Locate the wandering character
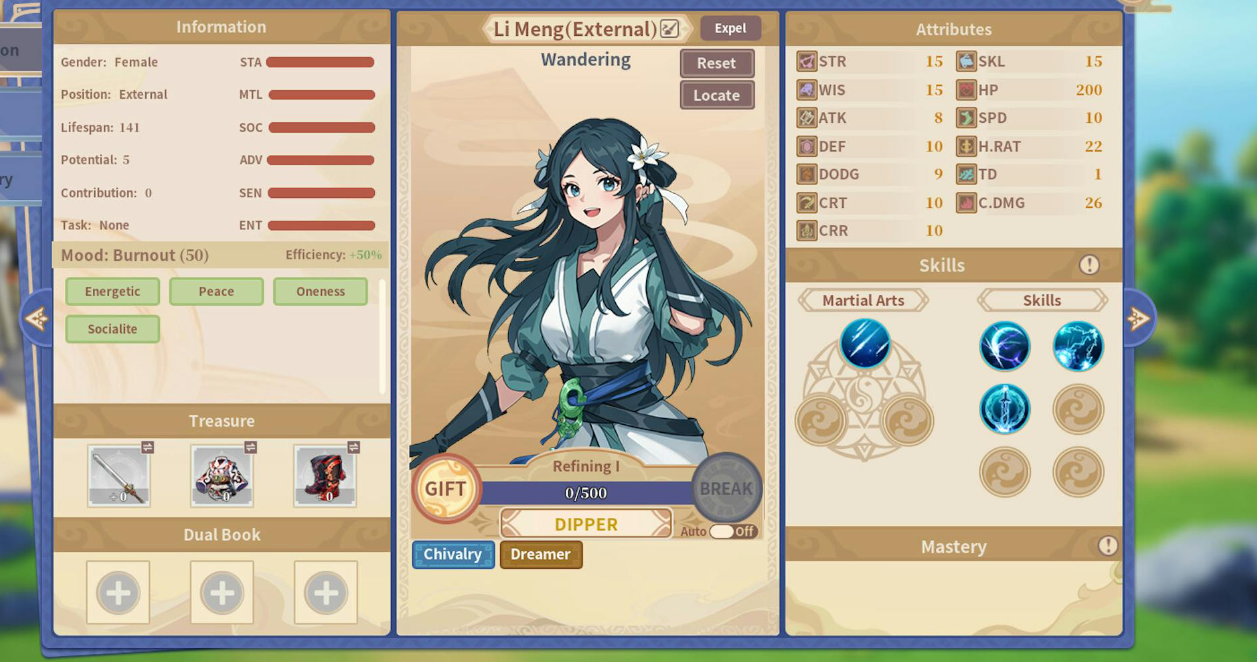The width and height of the screenshot is (1257, 662). click(x=717, y=95)
